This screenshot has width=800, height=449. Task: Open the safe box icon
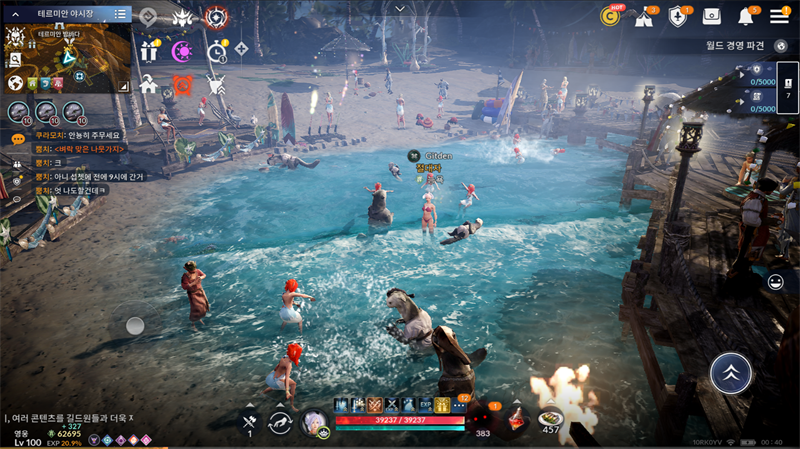click(712, 16)
